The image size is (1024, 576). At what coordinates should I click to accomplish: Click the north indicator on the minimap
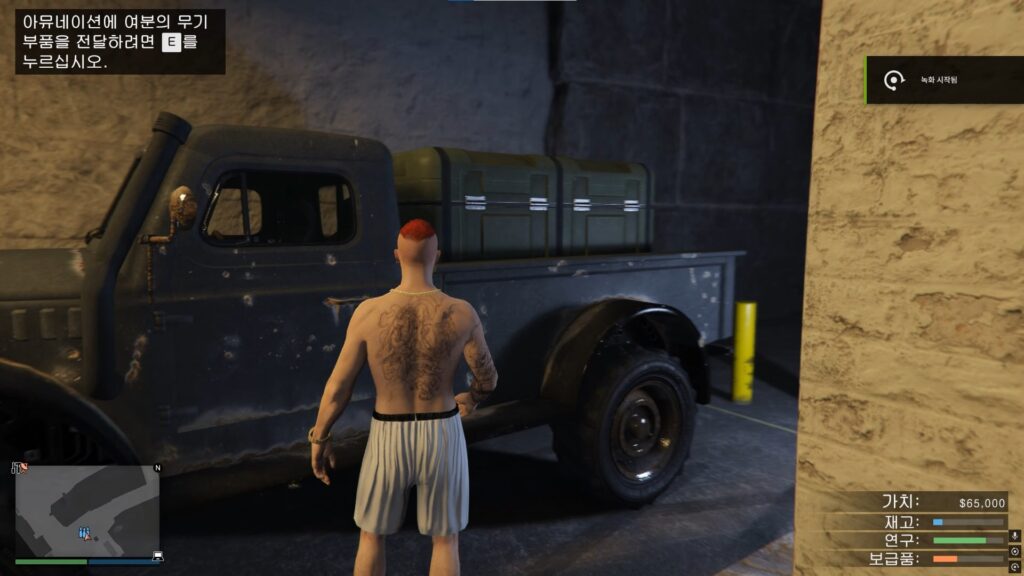(157, 467)
